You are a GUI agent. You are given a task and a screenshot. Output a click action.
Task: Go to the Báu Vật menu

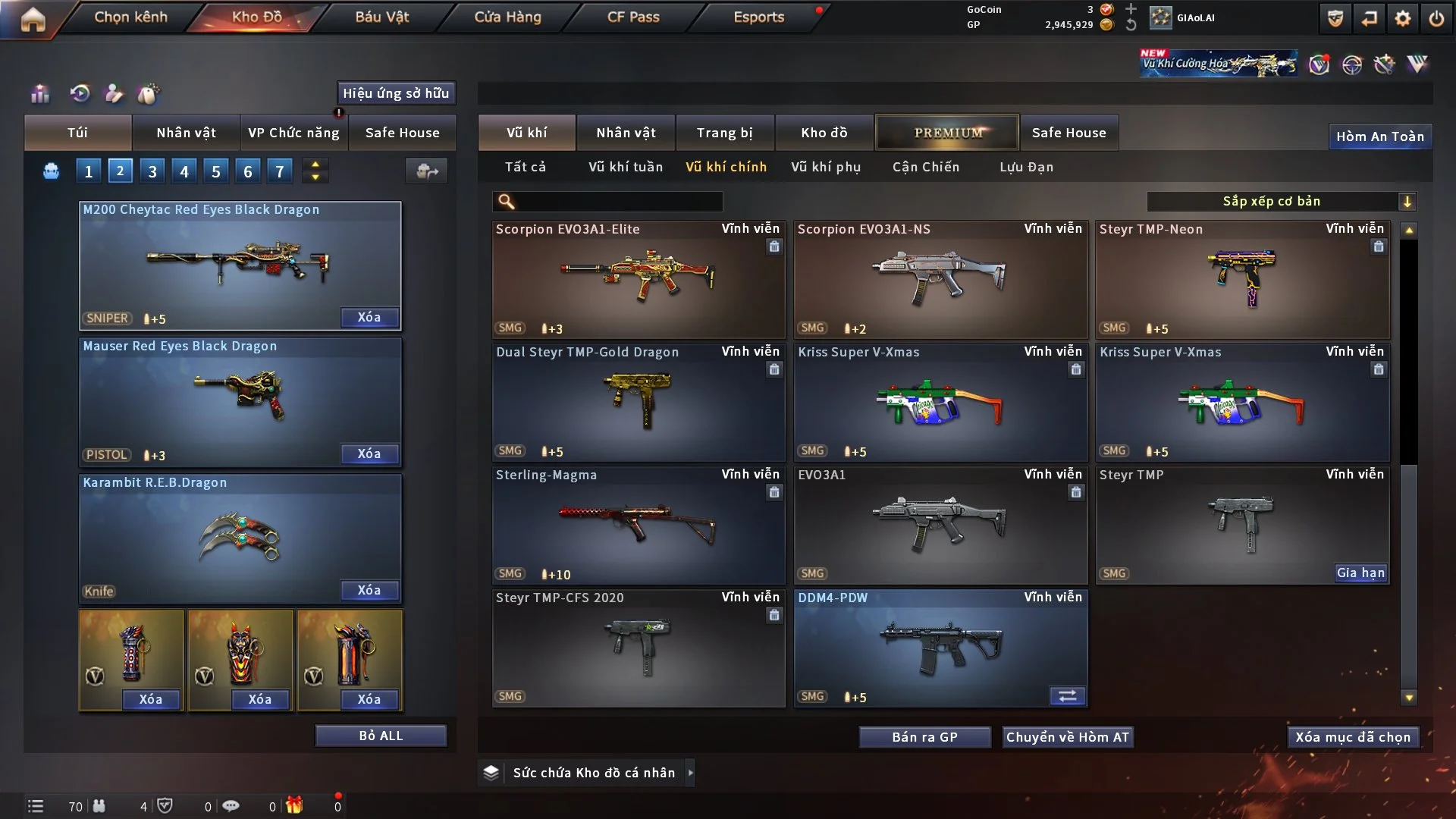point(381,17)
